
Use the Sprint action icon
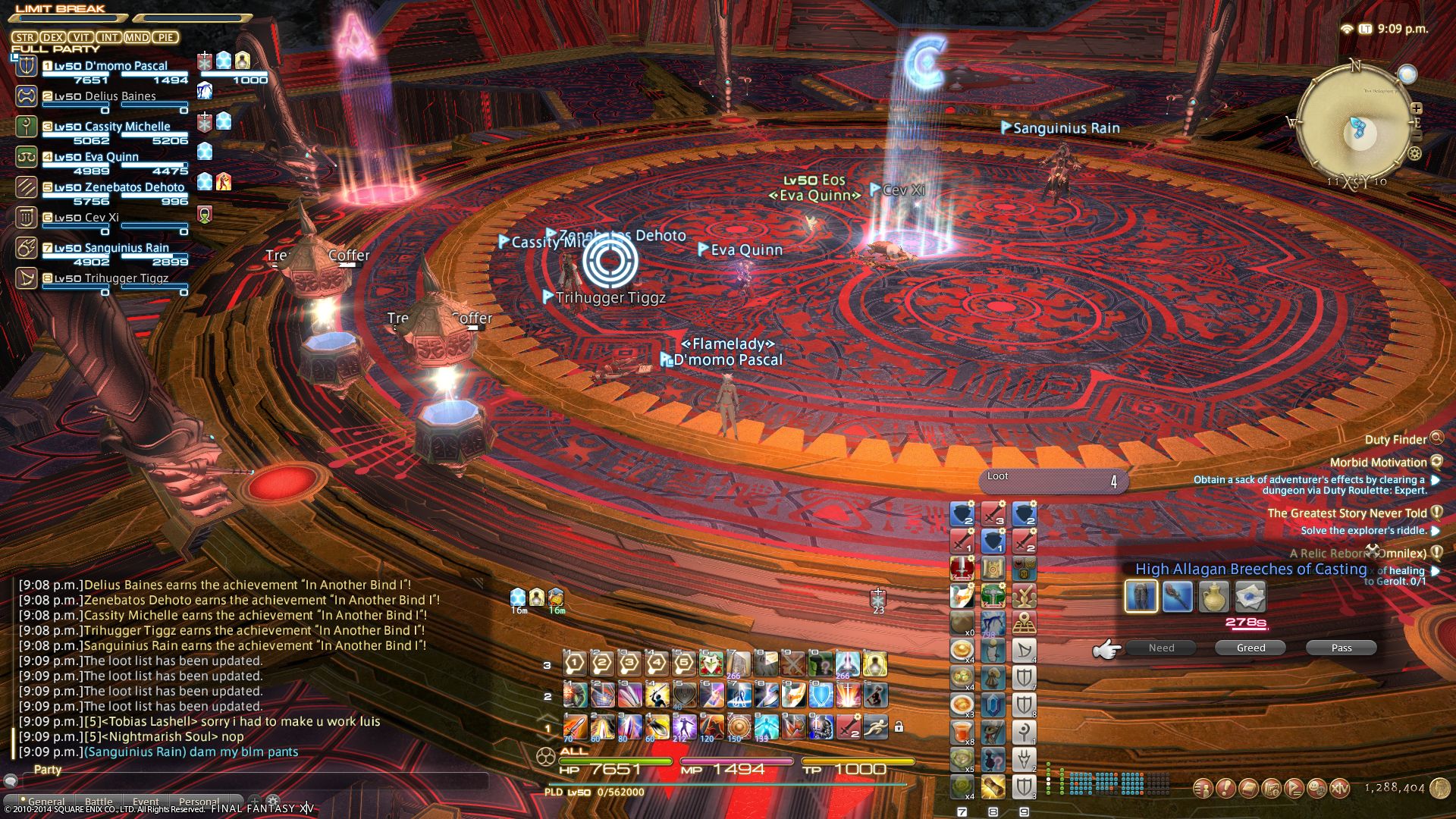pyautogui.click(x=875, y=726)
